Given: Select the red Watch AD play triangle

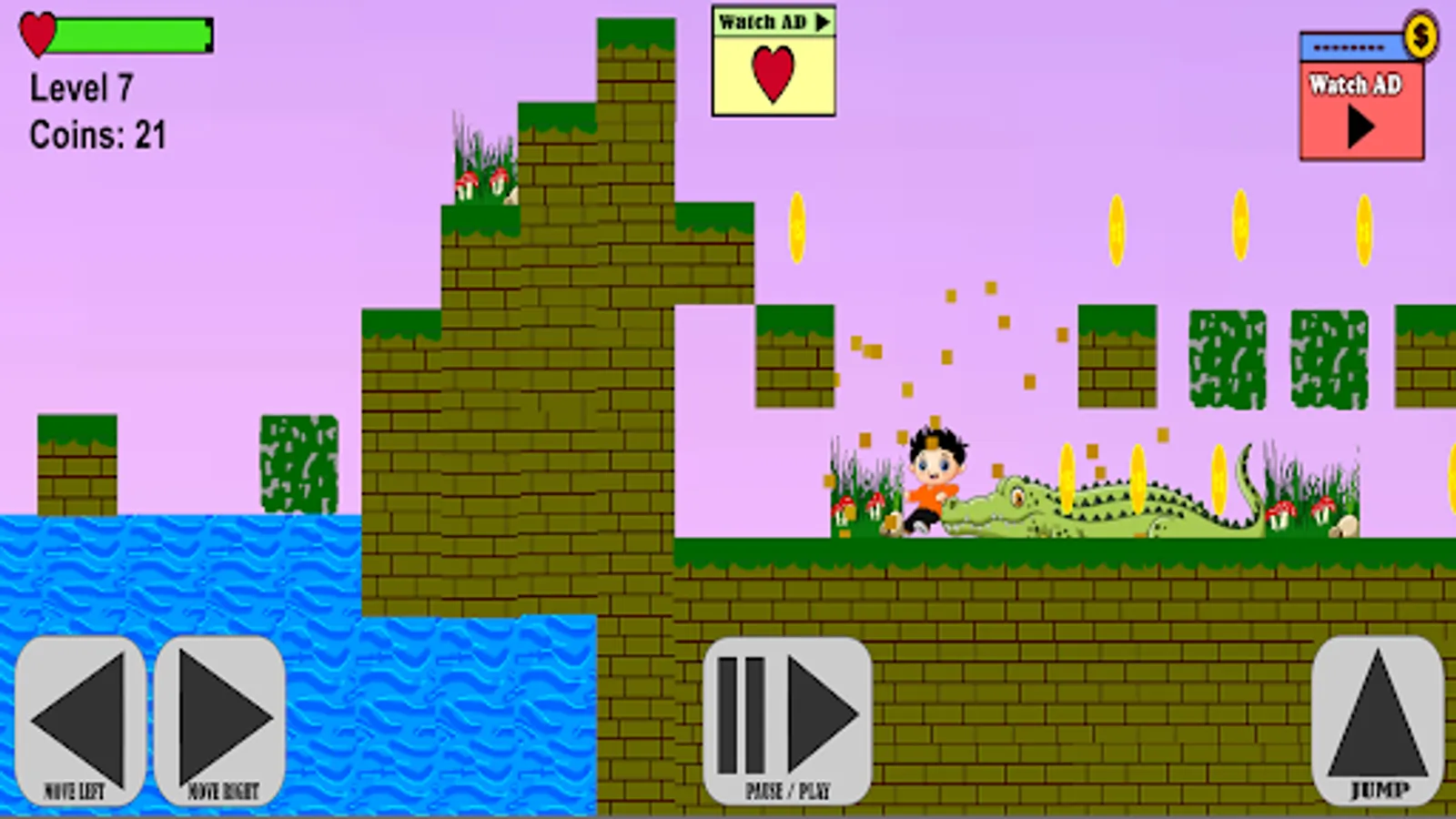Looking at the screenshot, I should [1360, 127].
